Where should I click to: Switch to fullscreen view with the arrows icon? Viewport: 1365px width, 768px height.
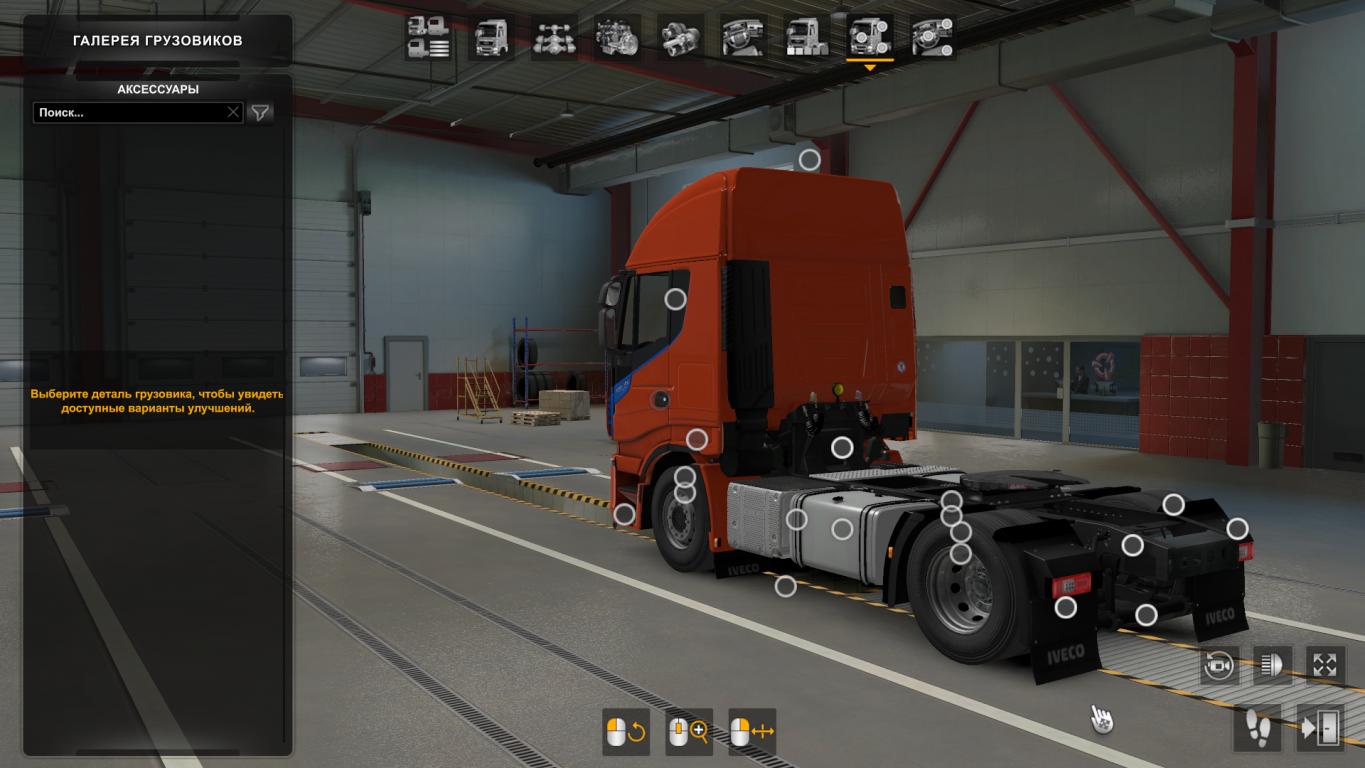tap(1325, 665)
